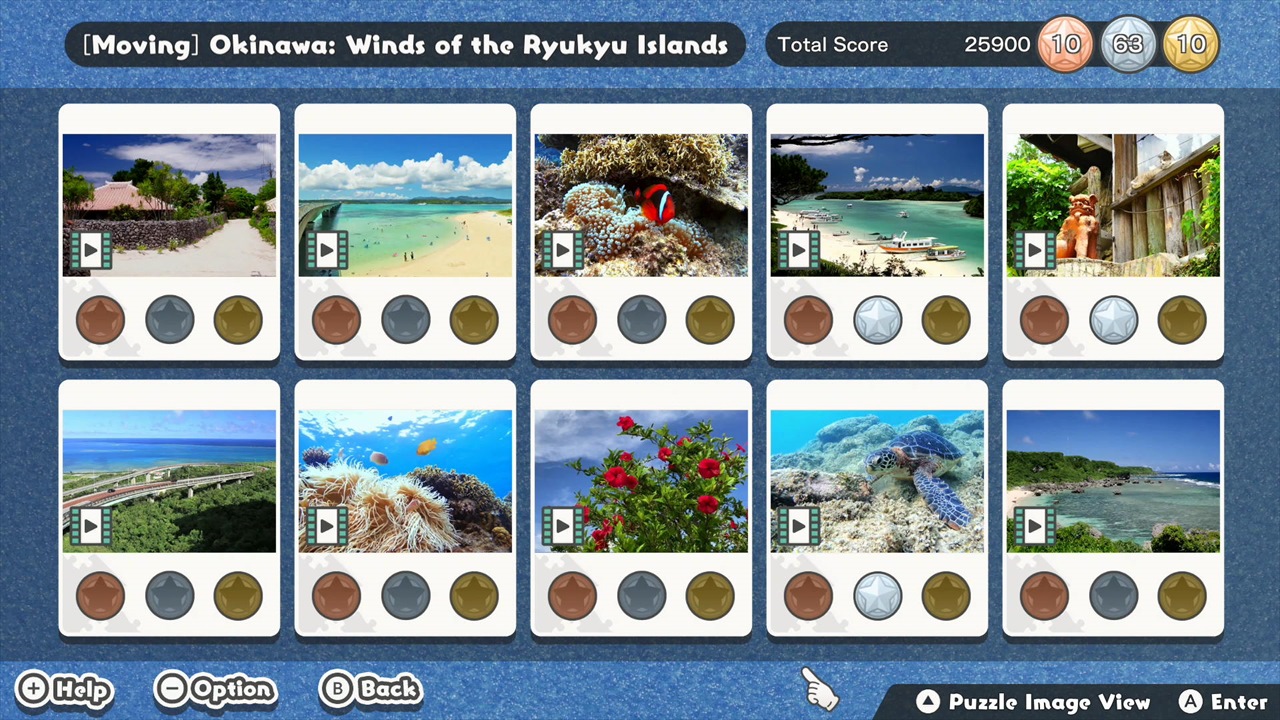Screen dimensions: 1280x720
Task: Play the clownfish anemone puzzle preview
Action: pos(565,250)
